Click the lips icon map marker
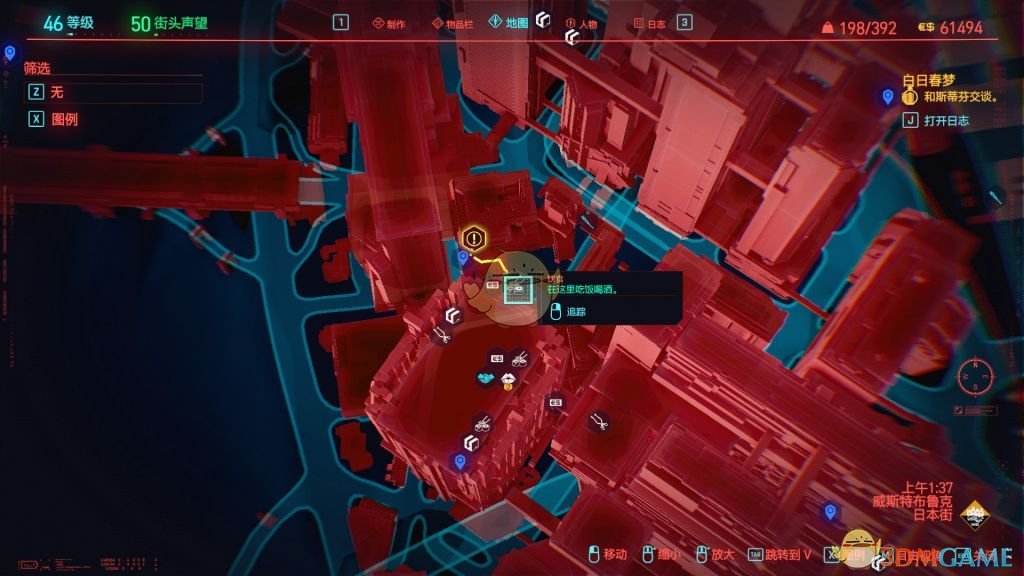The height and width of the screenshot is (576, 1024). [x=509, y=379]
